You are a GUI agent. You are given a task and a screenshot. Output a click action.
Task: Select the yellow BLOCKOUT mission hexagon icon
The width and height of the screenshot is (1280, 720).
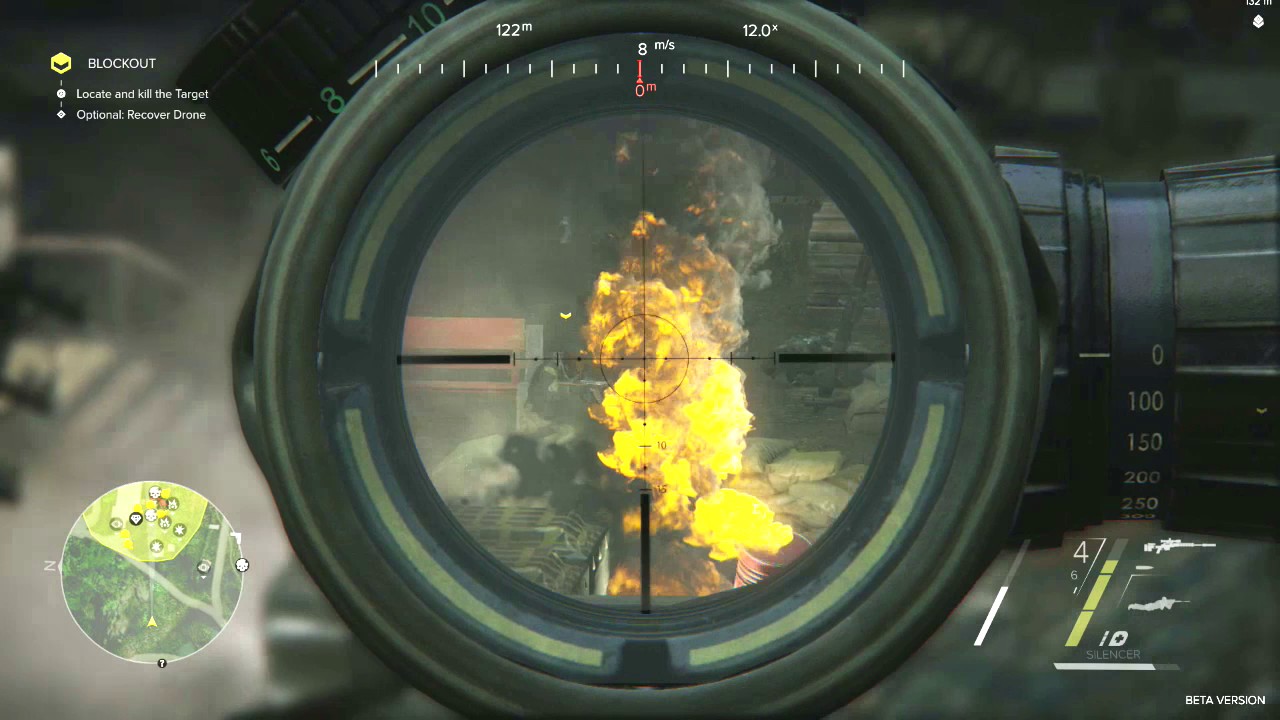[x=61, y=63]
